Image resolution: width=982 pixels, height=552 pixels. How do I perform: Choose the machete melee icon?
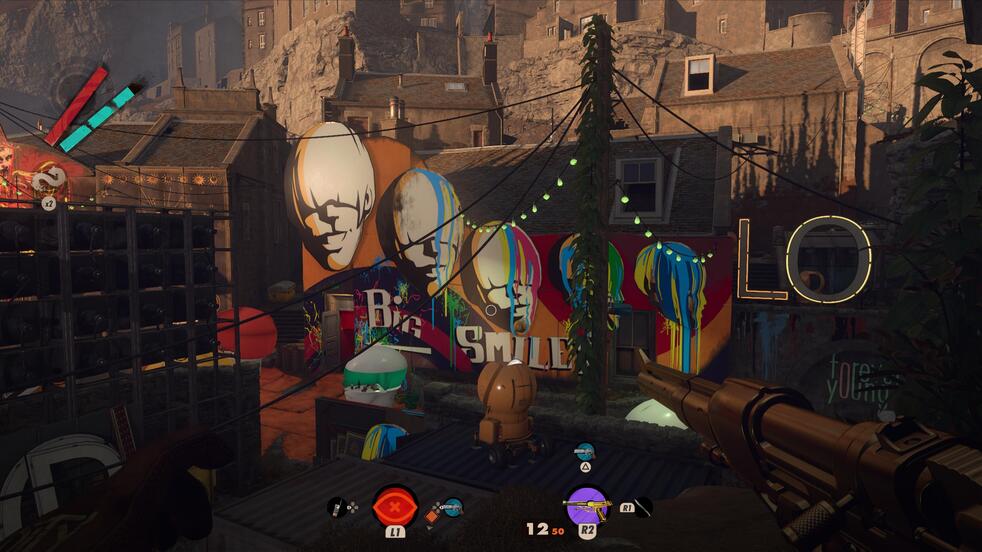(x=641, y=507)
